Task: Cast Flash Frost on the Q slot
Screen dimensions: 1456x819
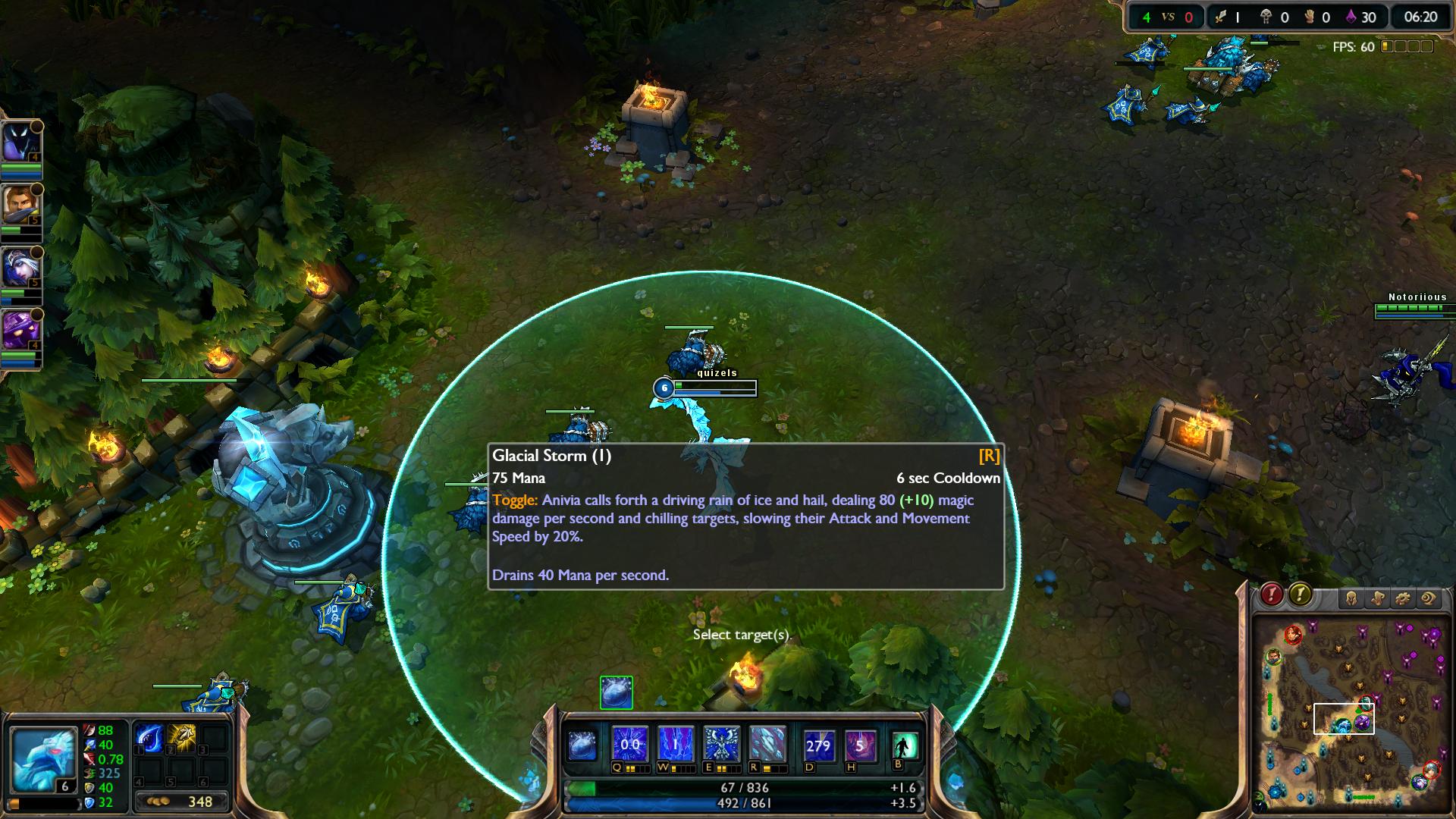Action: click(630, 744)
